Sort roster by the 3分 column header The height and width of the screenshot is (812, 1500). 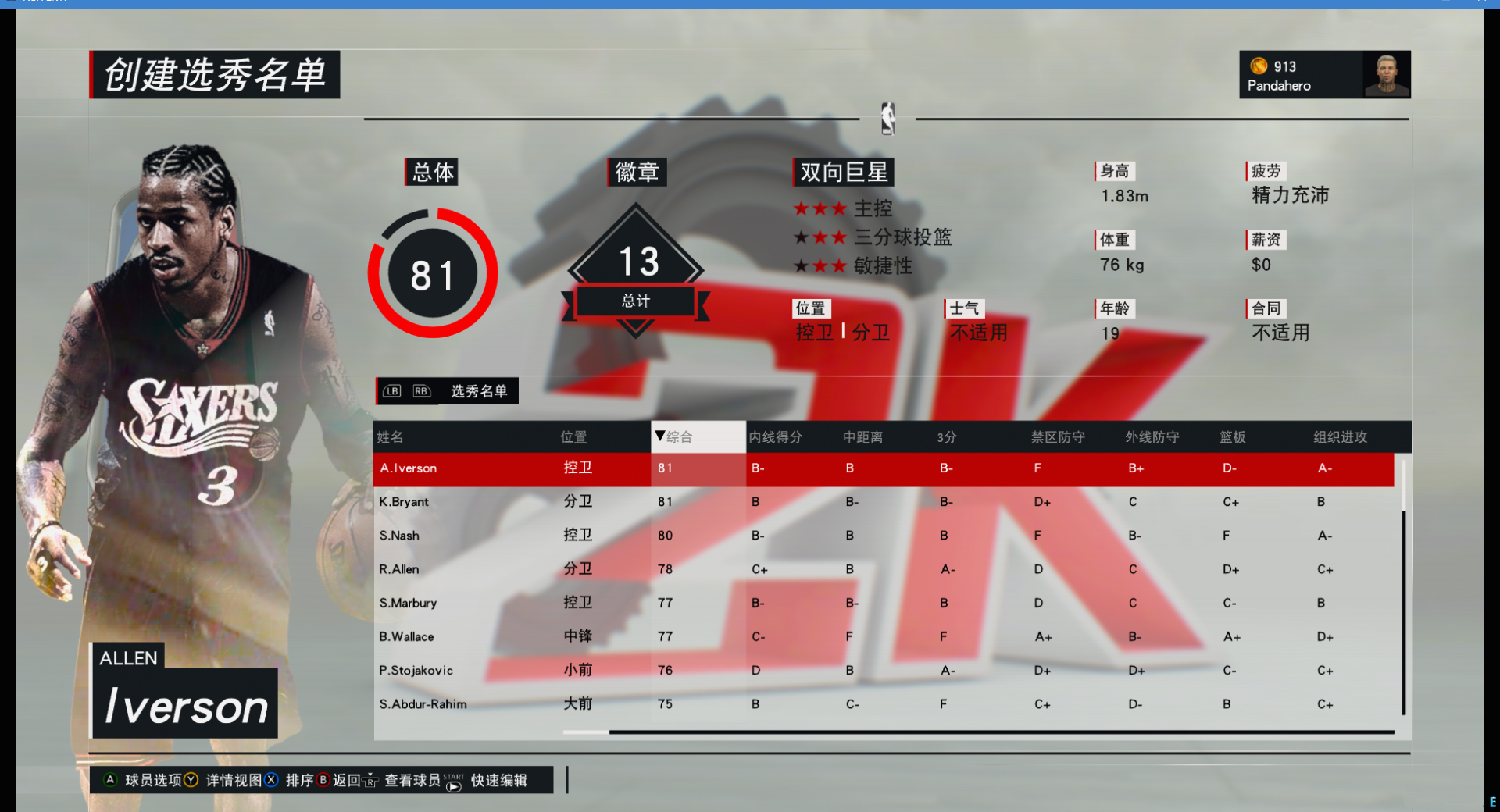coord(945,436)
